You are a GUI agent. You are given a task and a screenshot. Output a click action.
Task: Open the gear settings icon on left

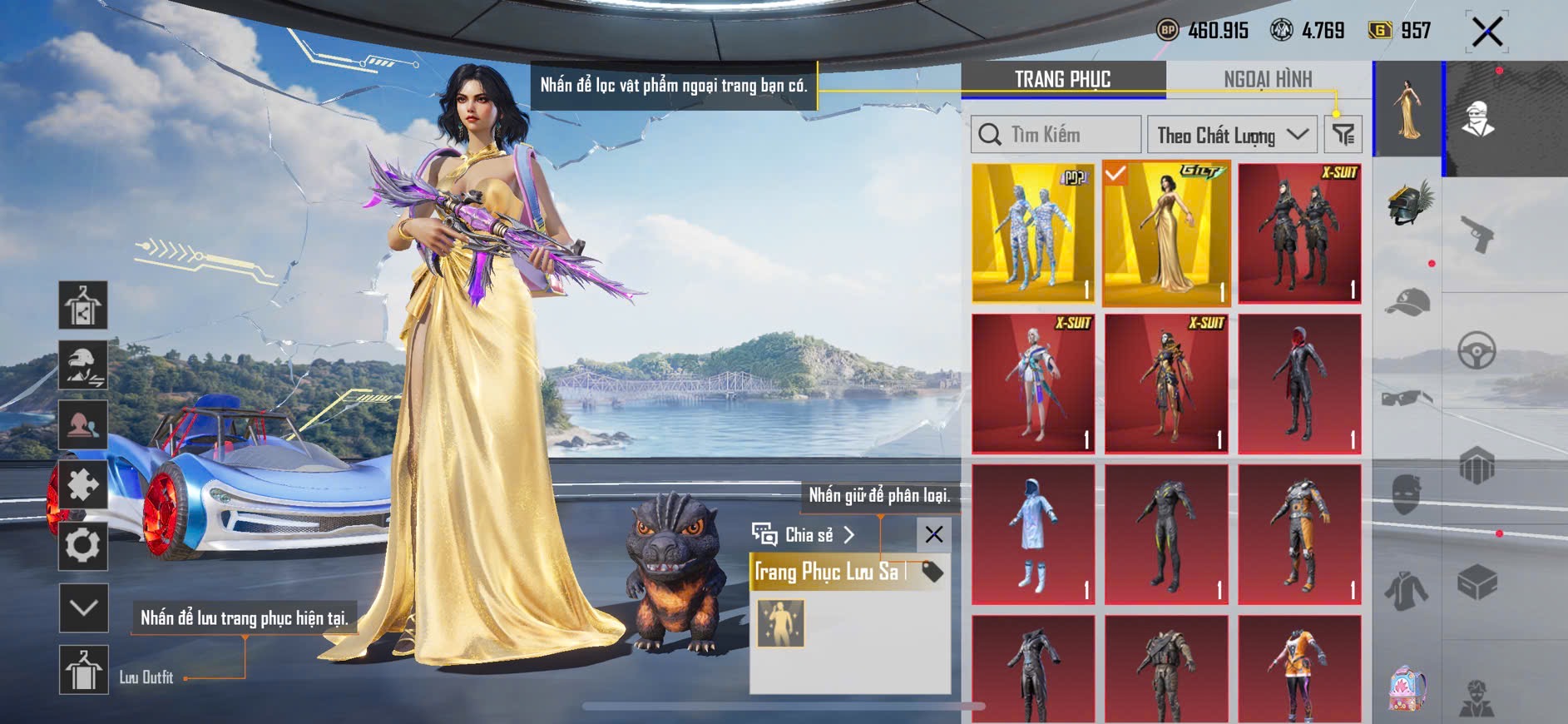tap(83, 546)
